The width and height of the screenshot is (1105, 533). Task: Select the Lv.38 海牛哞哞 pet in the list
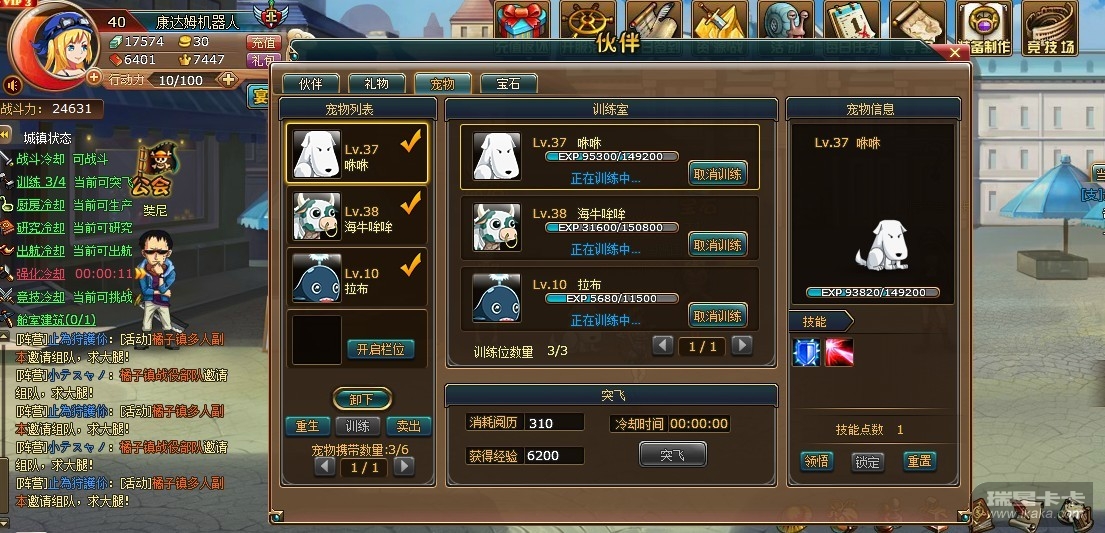[356, 216]
